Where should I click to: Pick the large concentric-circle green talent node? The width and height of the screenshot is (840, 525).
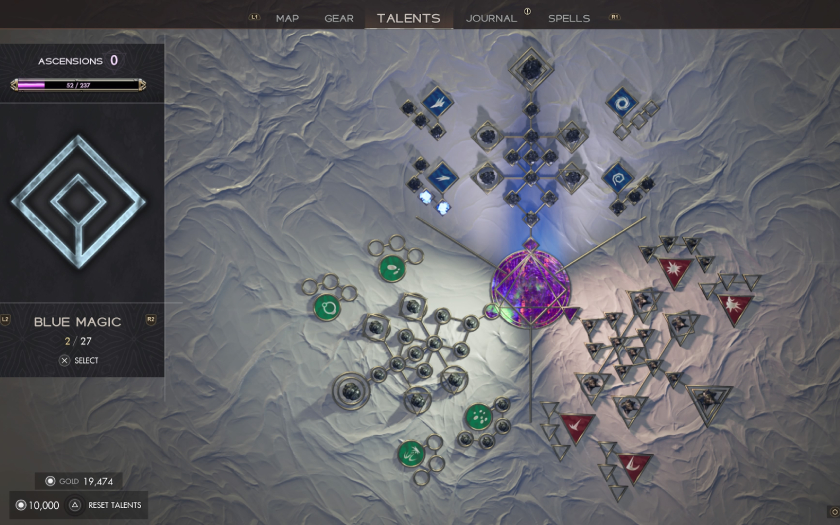click(x=350, y=387)
